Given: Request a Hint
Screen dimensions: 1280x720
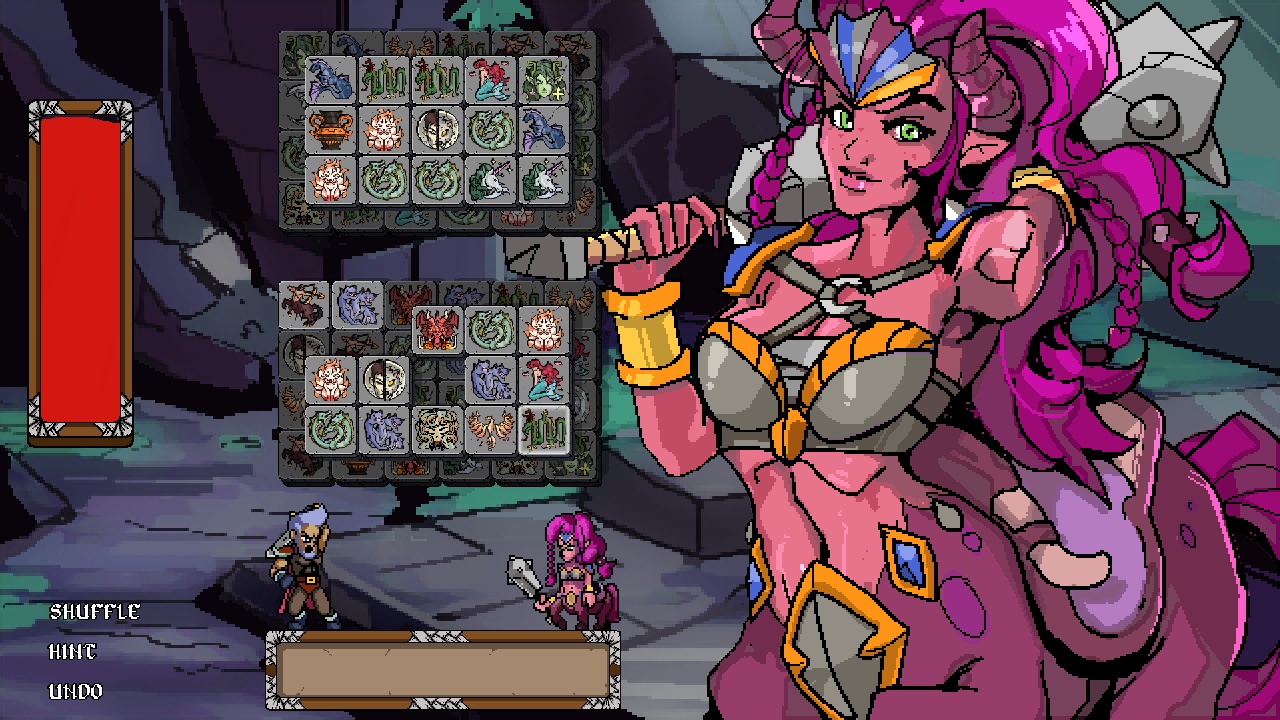Looking at the screenshot, I should [71, 651].
